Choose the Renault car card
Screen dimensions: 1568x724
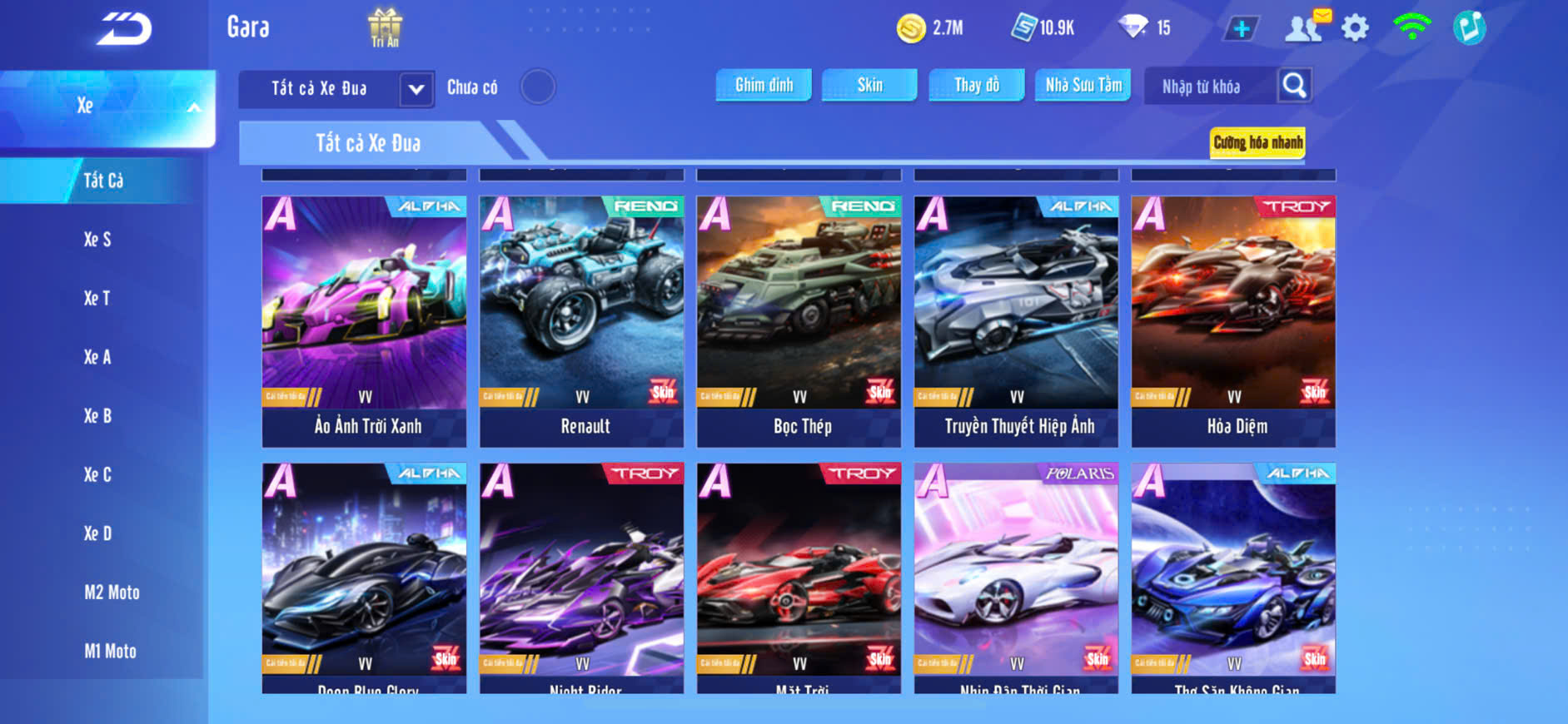pyautogui.click(x=581, y=320)
